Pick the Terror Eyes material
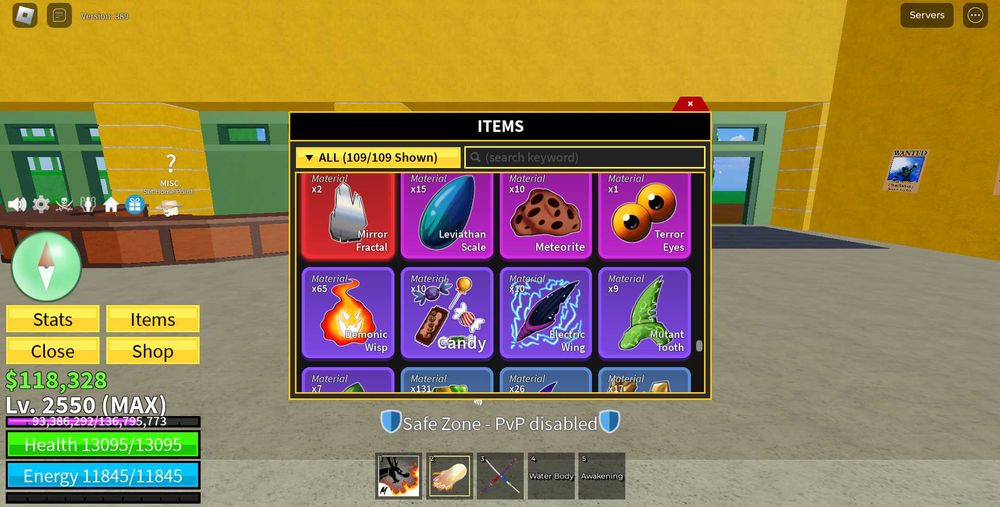Screen dimensions: 1000x507 (x=644, y=215)
